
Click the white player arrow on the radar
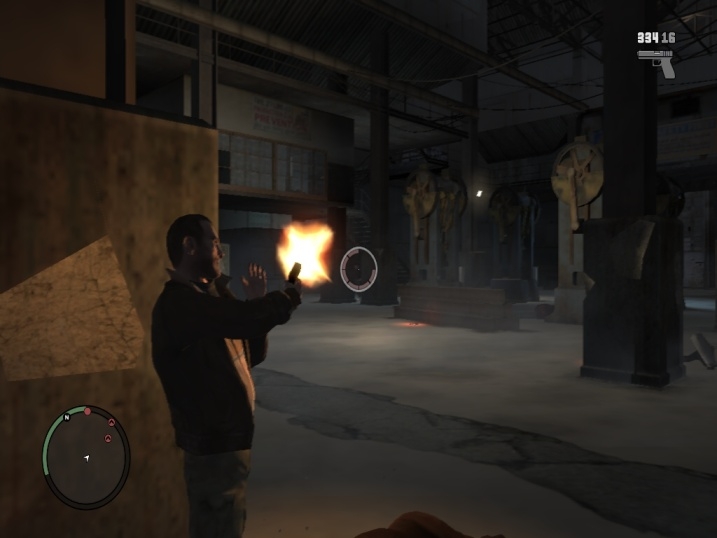(x=86, y=459)
